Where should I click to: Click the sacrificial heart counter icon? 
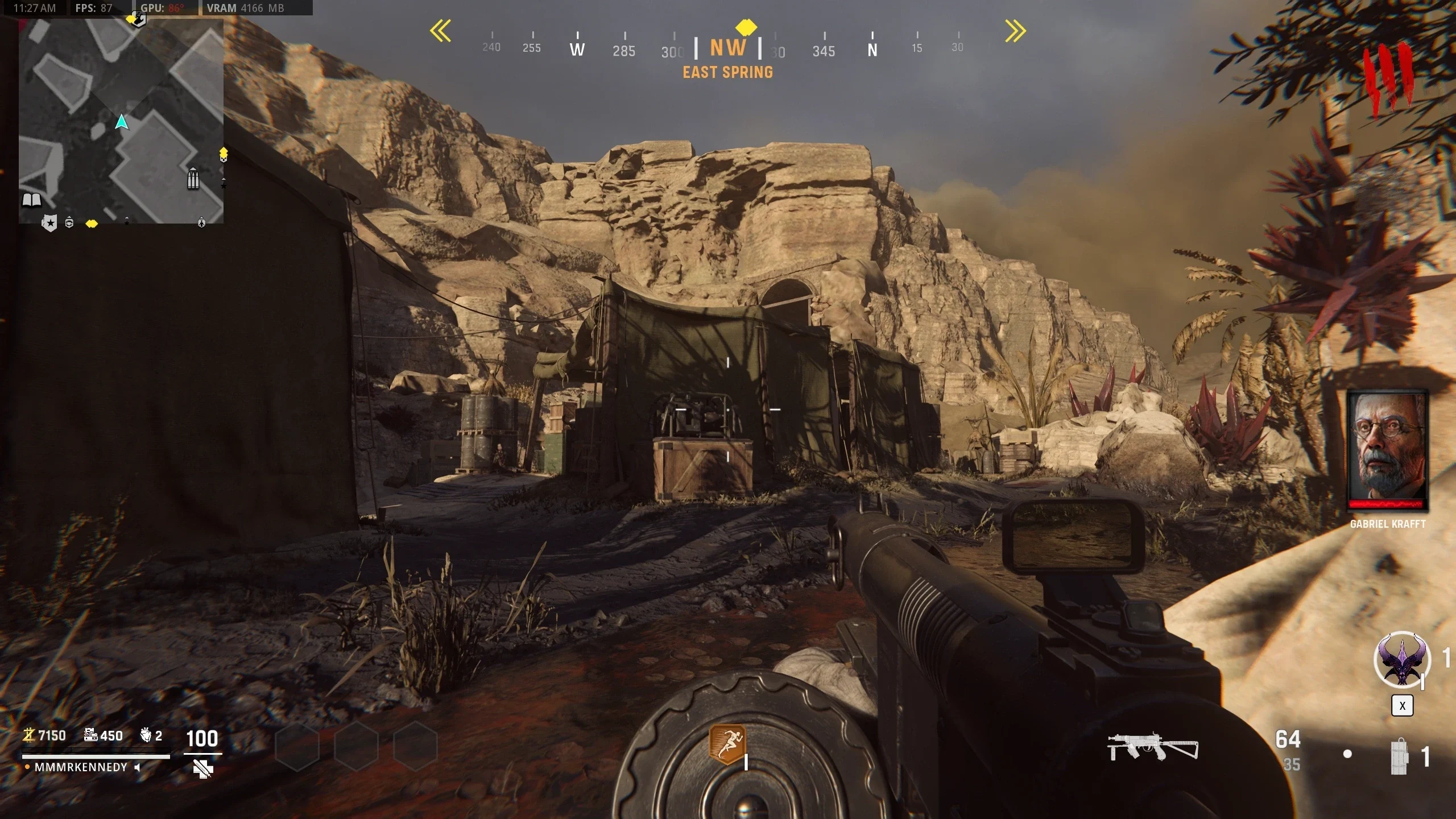[x=146, y=735]
